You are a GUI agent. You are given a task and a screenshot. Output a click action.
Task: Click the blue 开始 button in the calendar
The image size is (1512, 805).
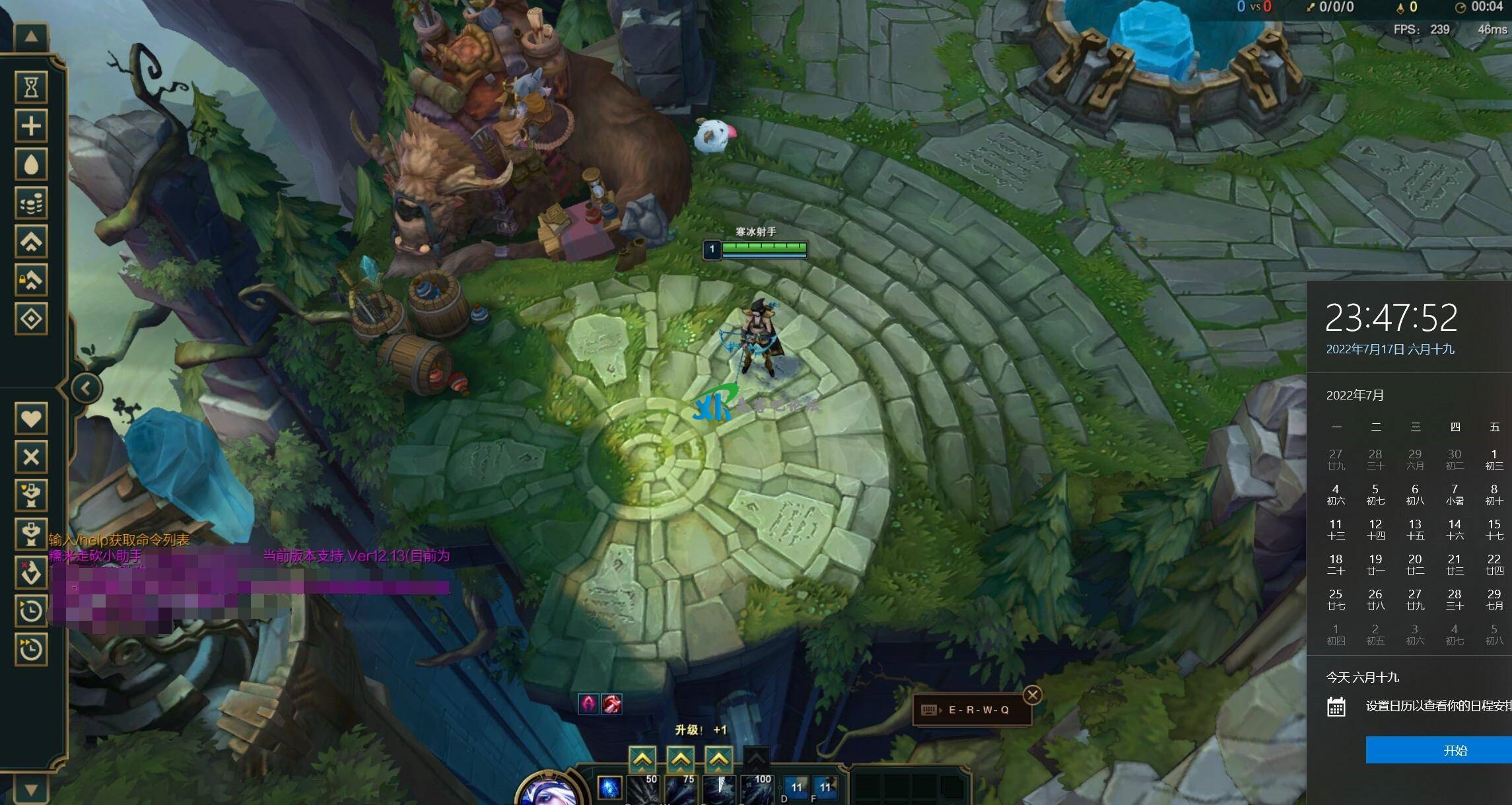pyautogui.click(x=1438, y=750)
